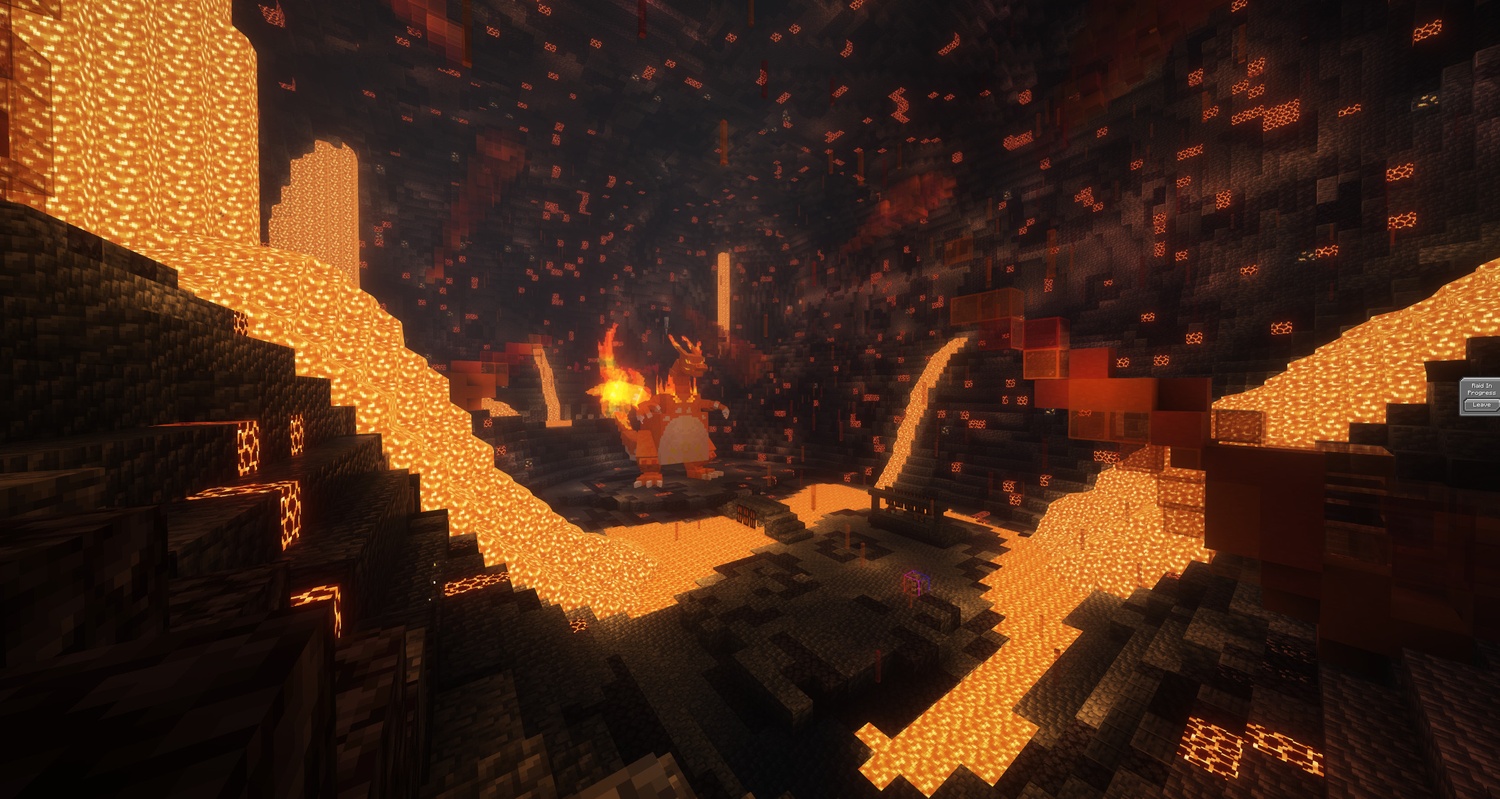Leave the raid in progress
The image size is (1500, 799).
[1481, 405]
